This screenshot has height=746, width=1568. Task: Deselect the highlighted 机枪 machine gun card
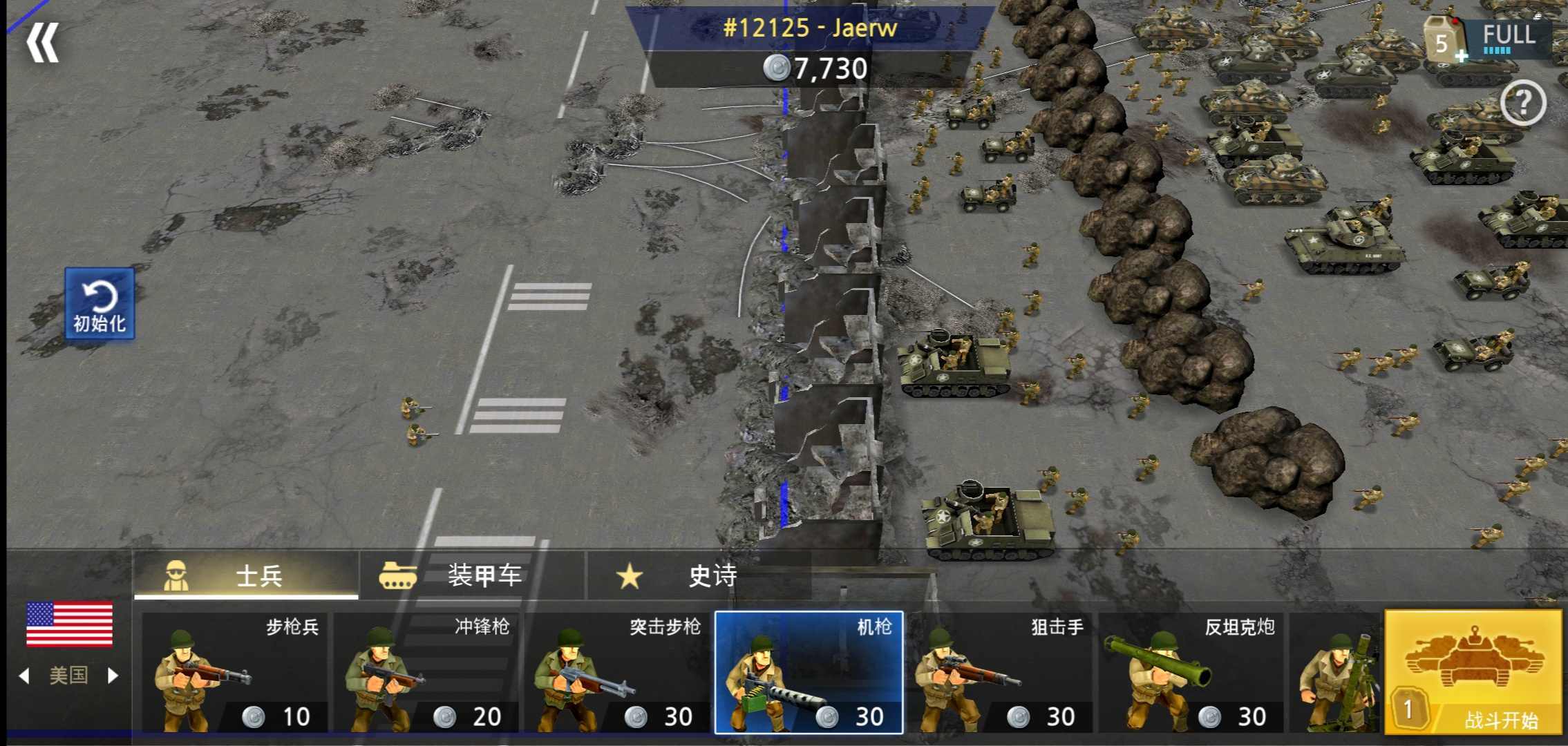click(809, 673)
